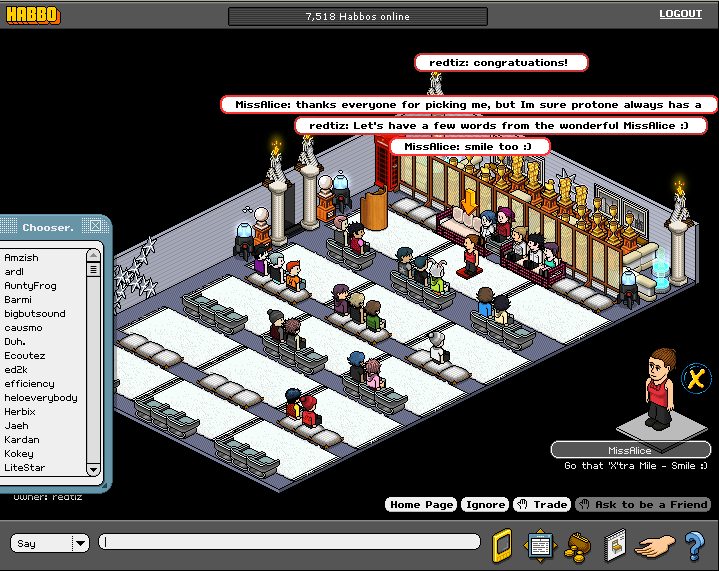
Task: Choose AuntyFrog from the user list
Action: pyautogui.click(x=28, y=286)
